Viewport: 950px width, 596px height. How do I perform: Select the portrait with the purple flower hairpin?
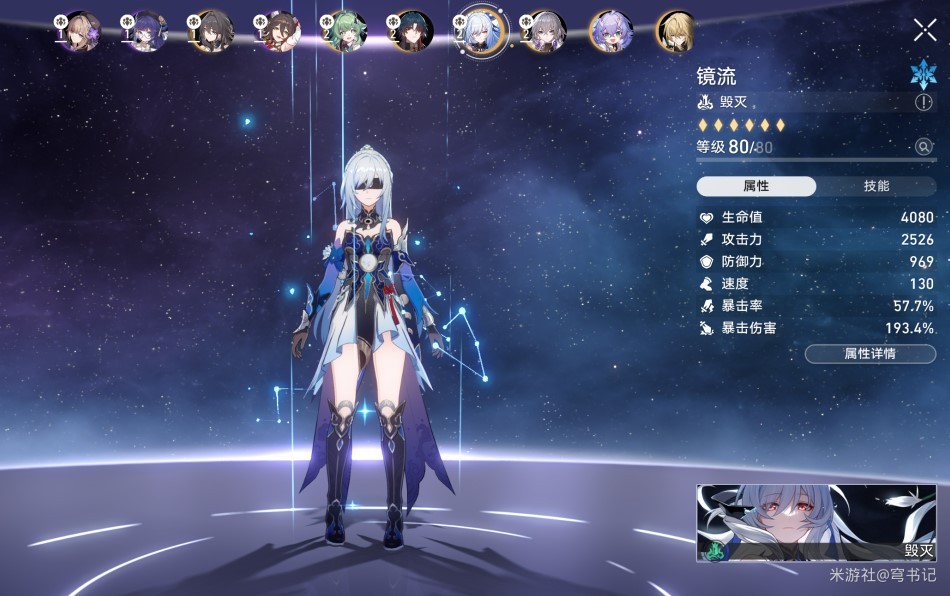[x=82, y=31]
